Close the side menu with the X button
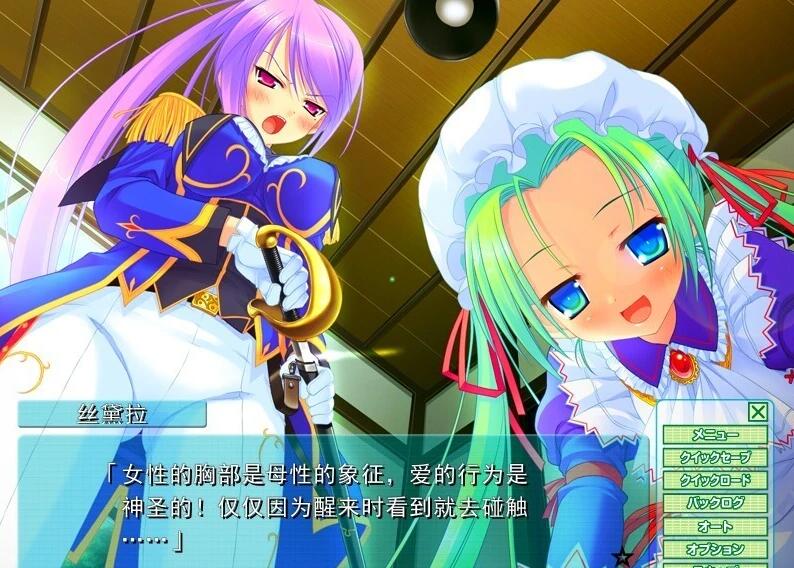Viewport: 794px width, 568px height. point(758,411)
